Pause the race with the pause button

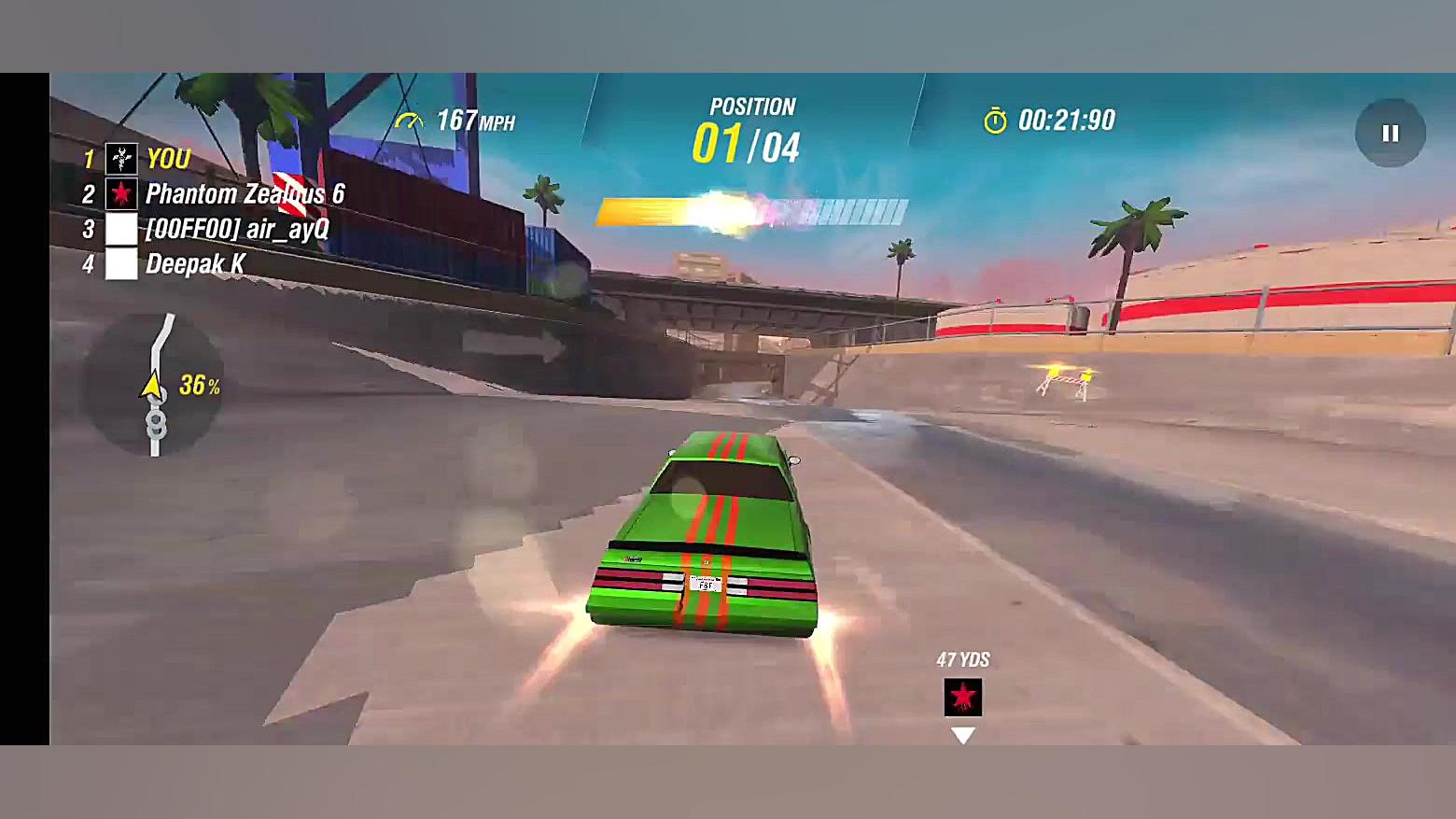(1390, 133)
